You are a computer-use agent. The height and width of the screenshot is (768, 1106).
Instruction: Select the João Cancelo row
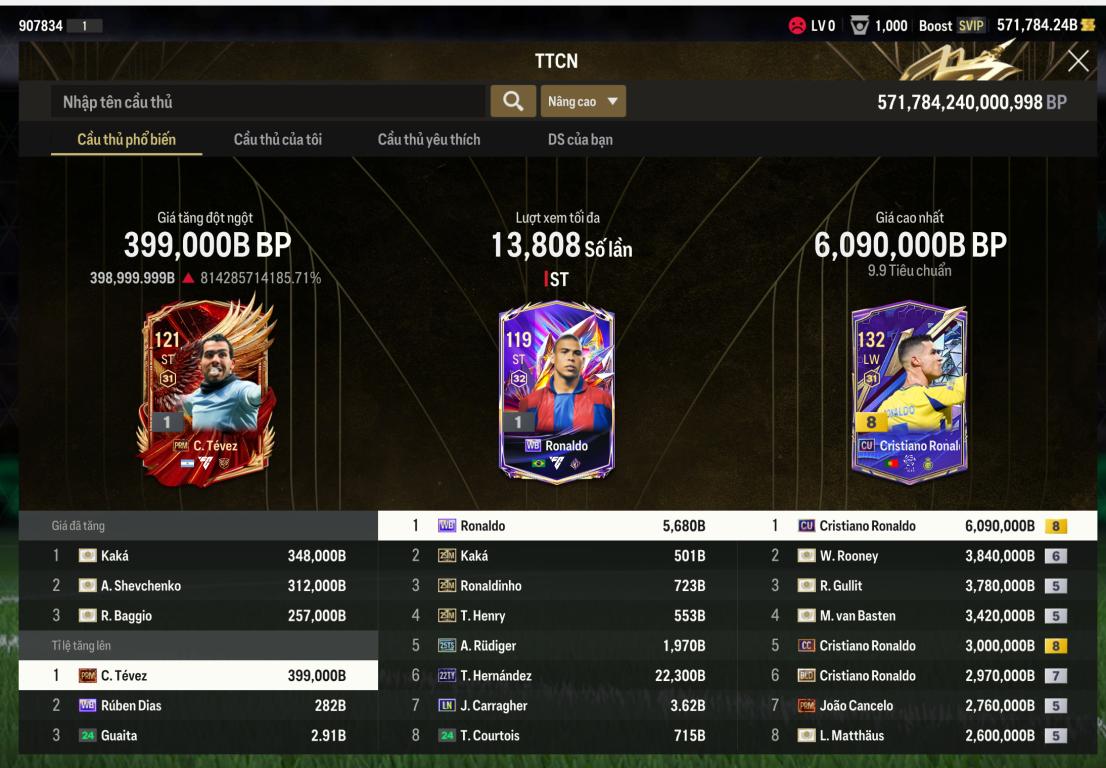point(916,706)
